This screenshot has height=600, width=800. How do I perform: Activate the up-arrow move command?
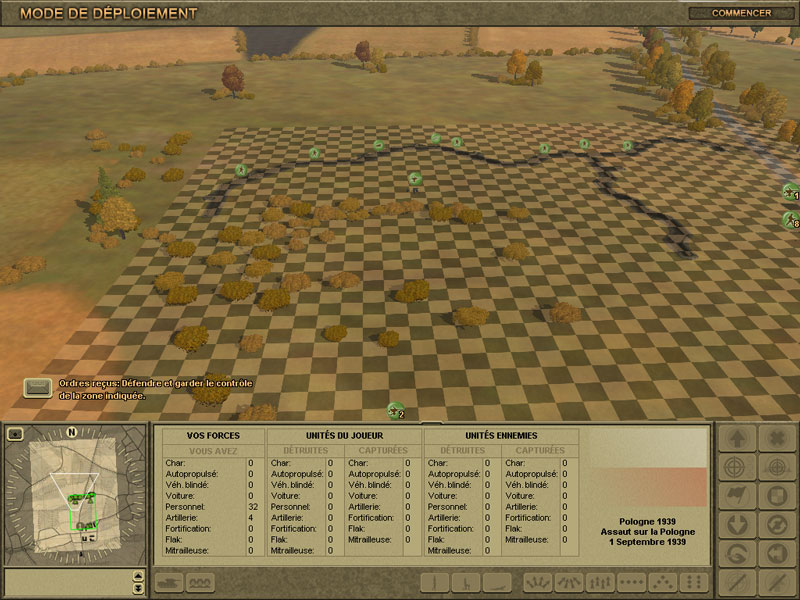point(736,438)
